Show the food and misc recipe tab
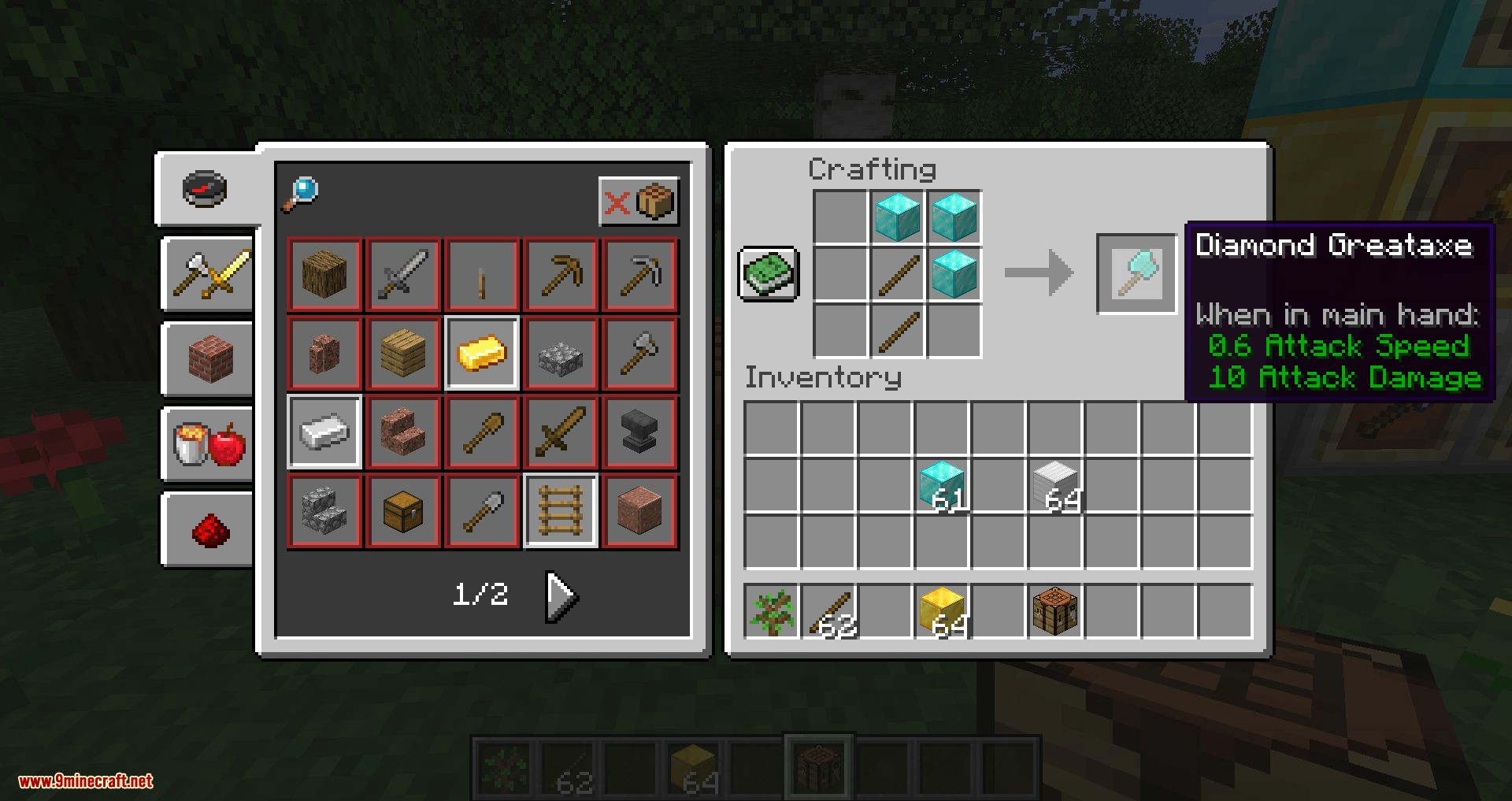1512x801 pixels. tap(210, 444)
